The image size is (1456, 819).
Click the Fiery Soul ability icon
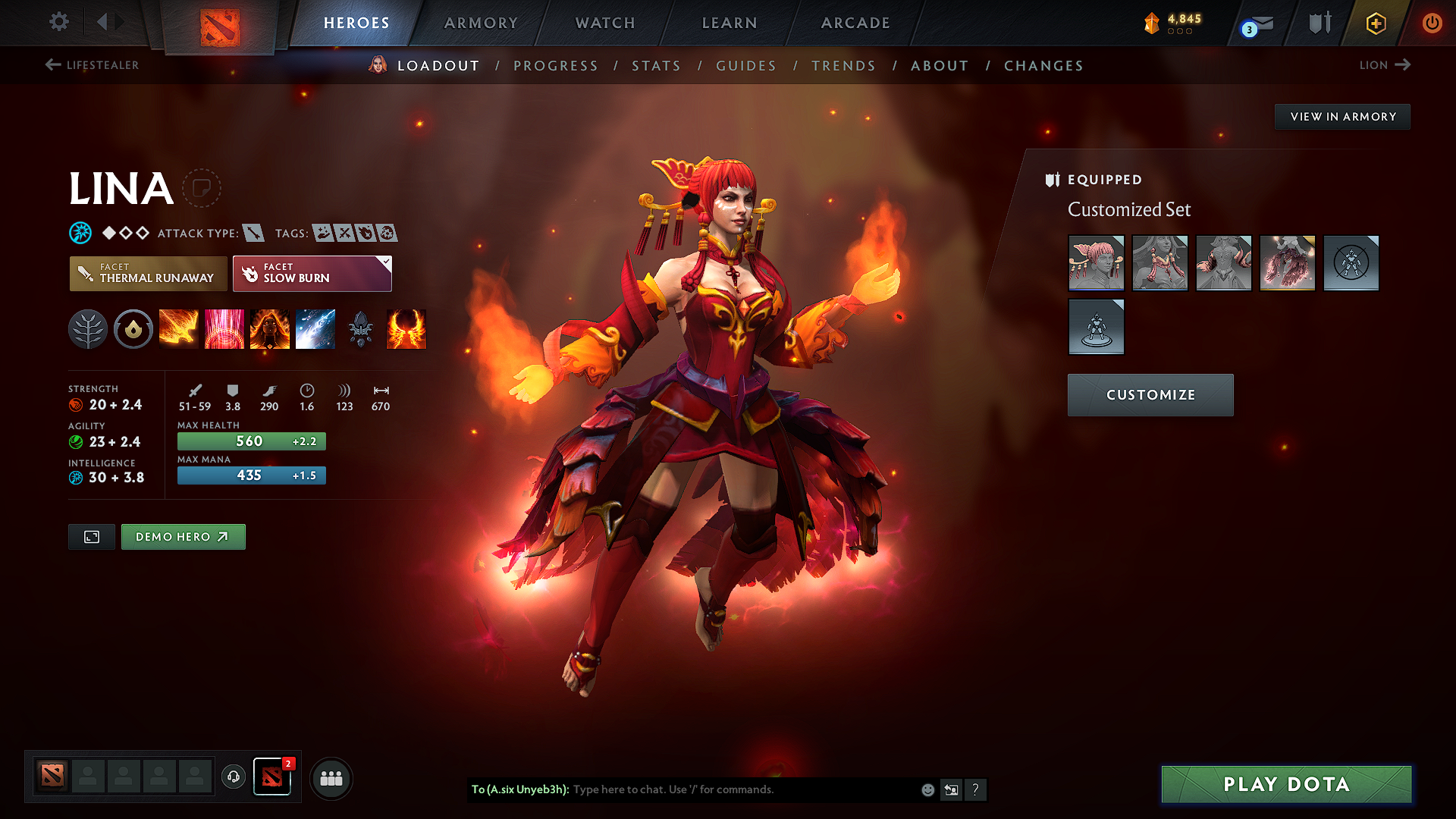[270, 329]
